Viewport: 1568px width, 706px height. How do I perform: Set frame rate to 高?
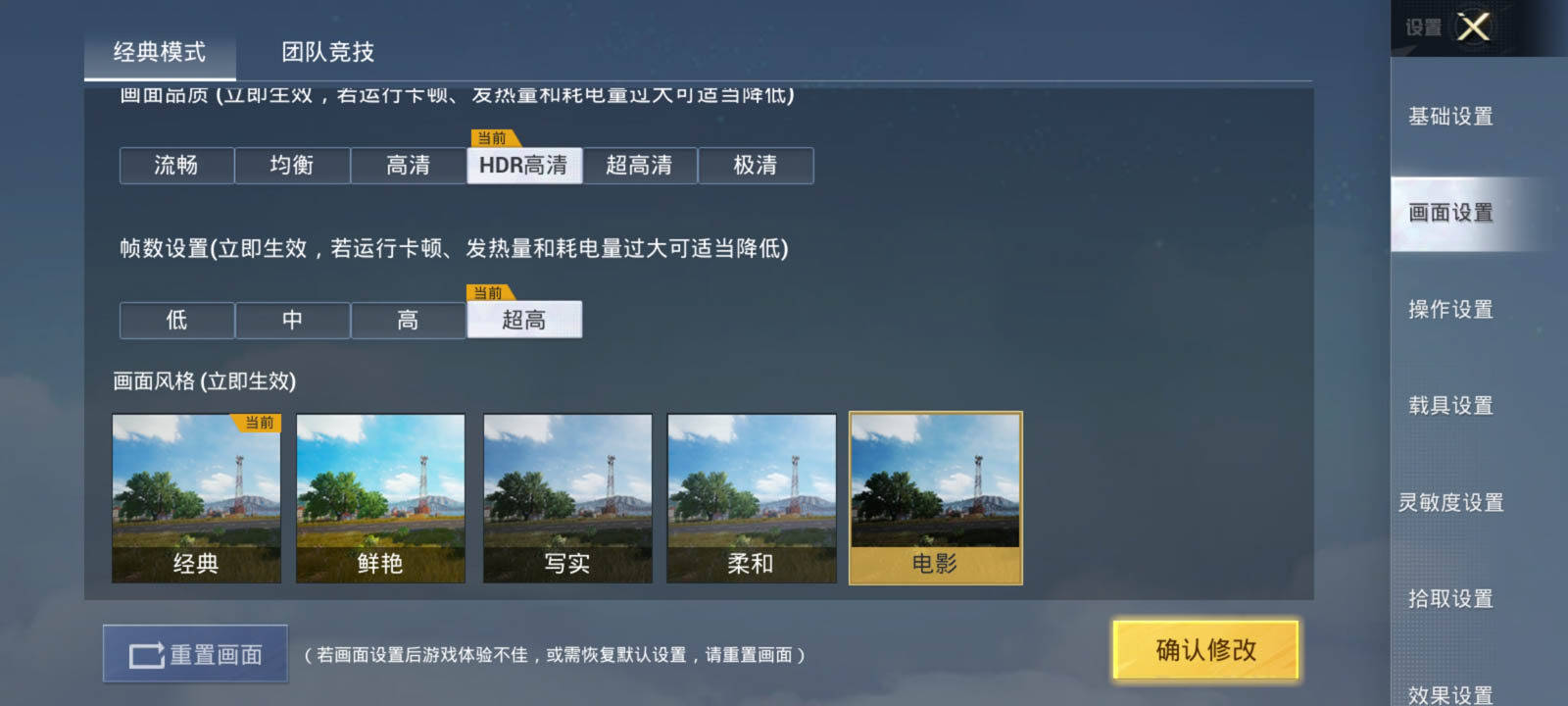(x=409, y=320)
